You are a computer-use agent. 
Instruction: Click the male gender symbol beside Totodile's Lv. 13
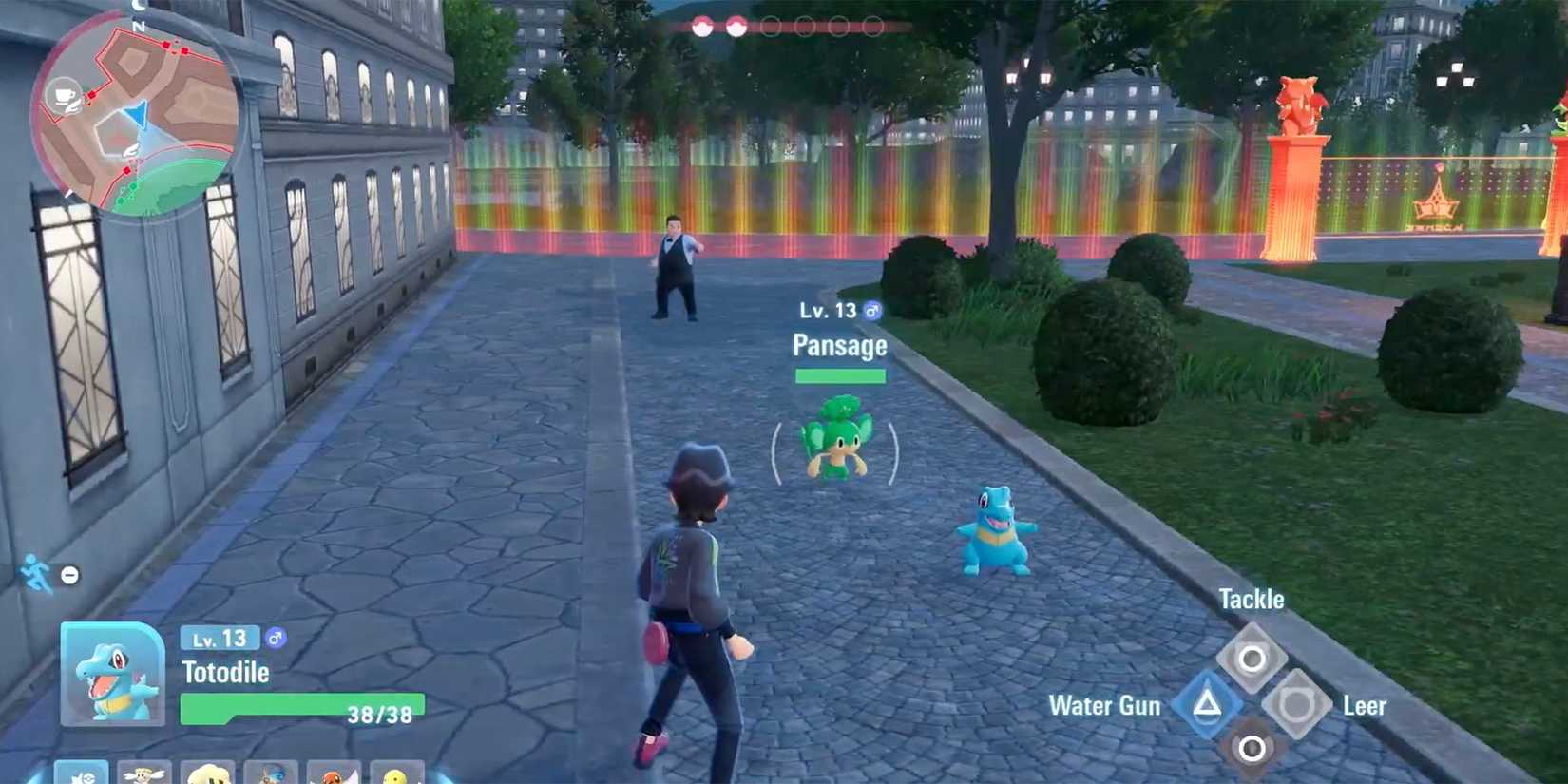[x=276, y=641]
